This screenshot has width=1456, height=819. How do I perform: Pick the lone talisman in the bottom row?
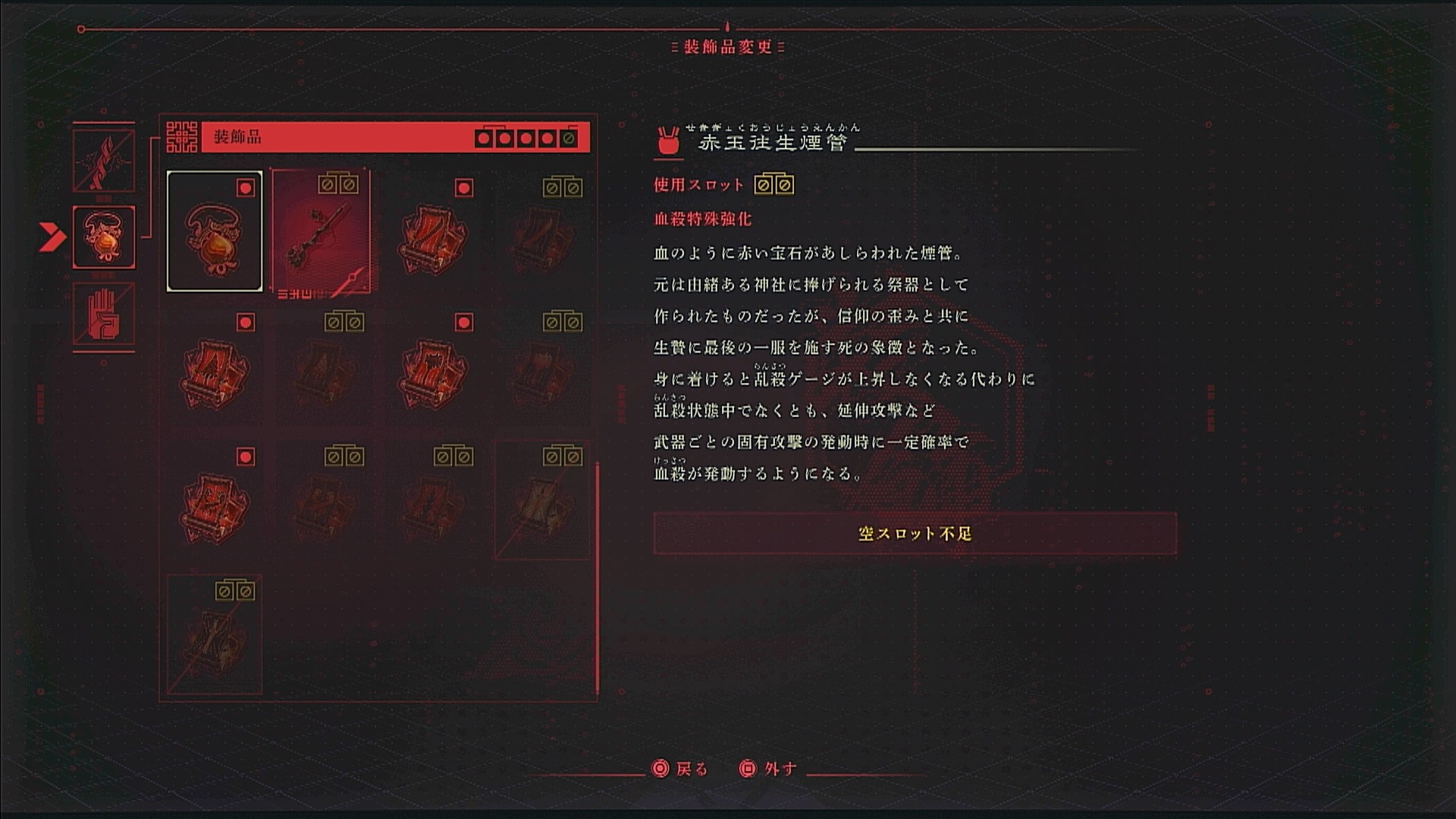215,635
